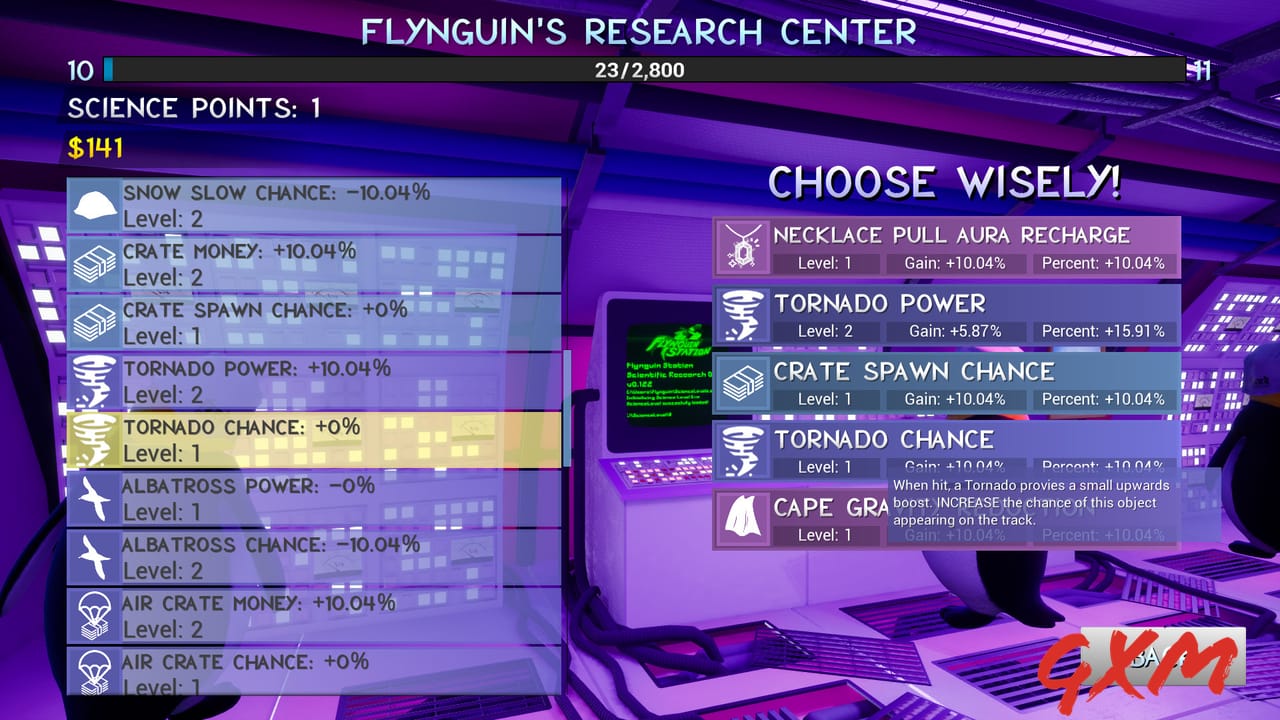Choose the Necklace Pull Aura Recharge upgrade
Image resolution: width=1280 pixels, height=720 pixels.
point(945,247)
